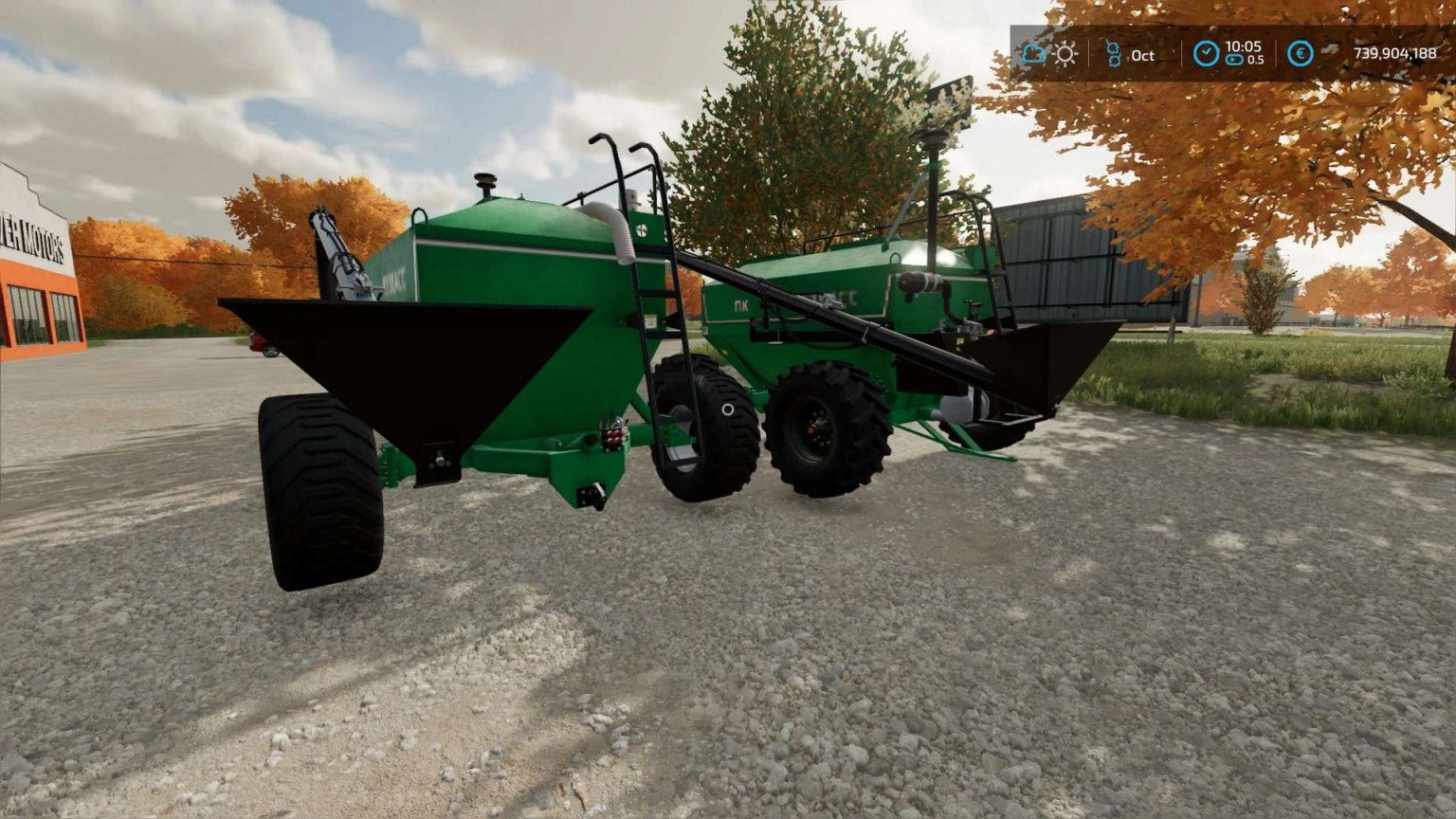Select the sun forecast icon

tap(1065, 55)
